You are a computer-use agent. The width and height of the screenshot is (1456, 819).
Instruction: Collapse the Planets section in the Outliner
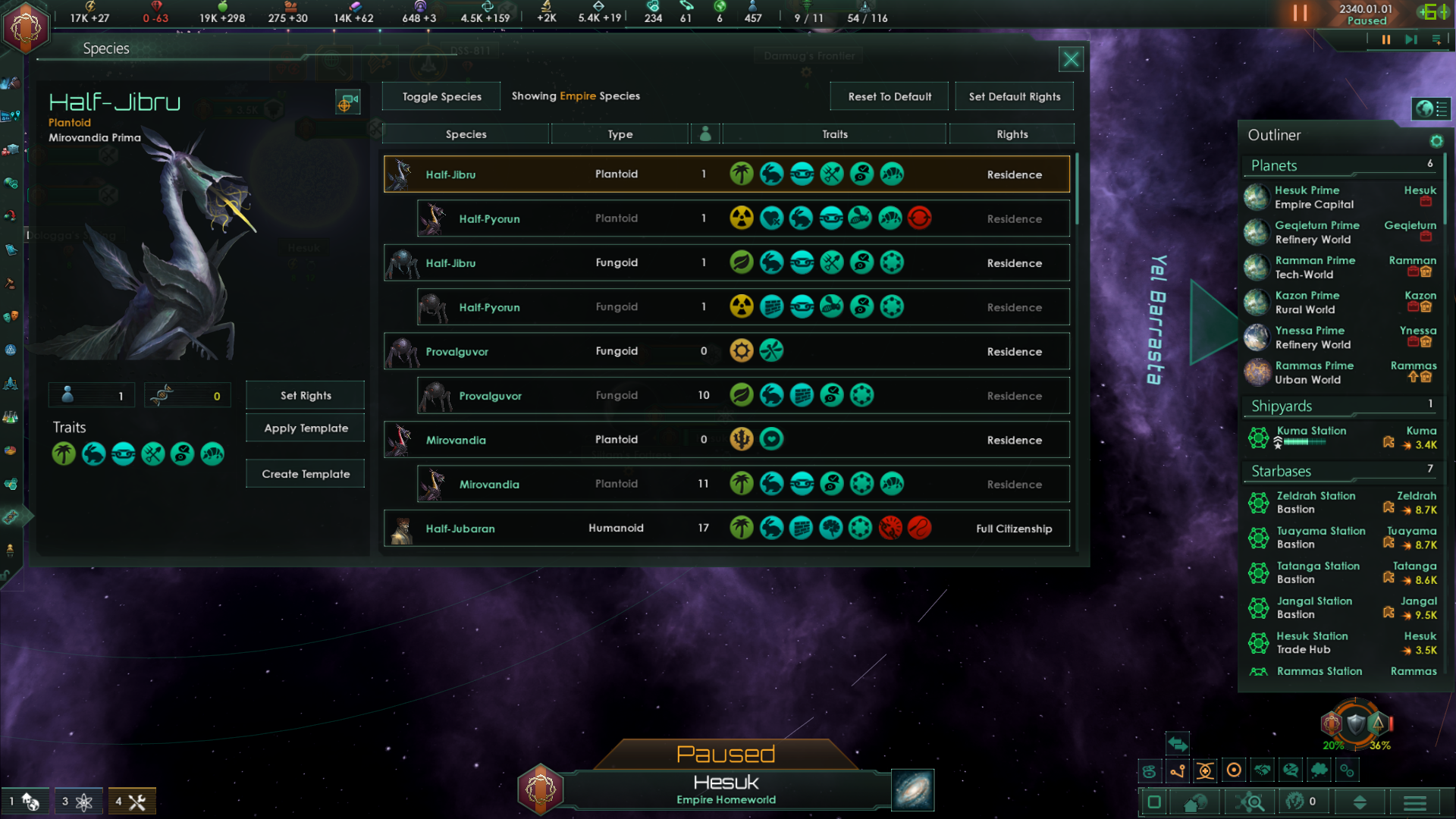click(1338, 165)
